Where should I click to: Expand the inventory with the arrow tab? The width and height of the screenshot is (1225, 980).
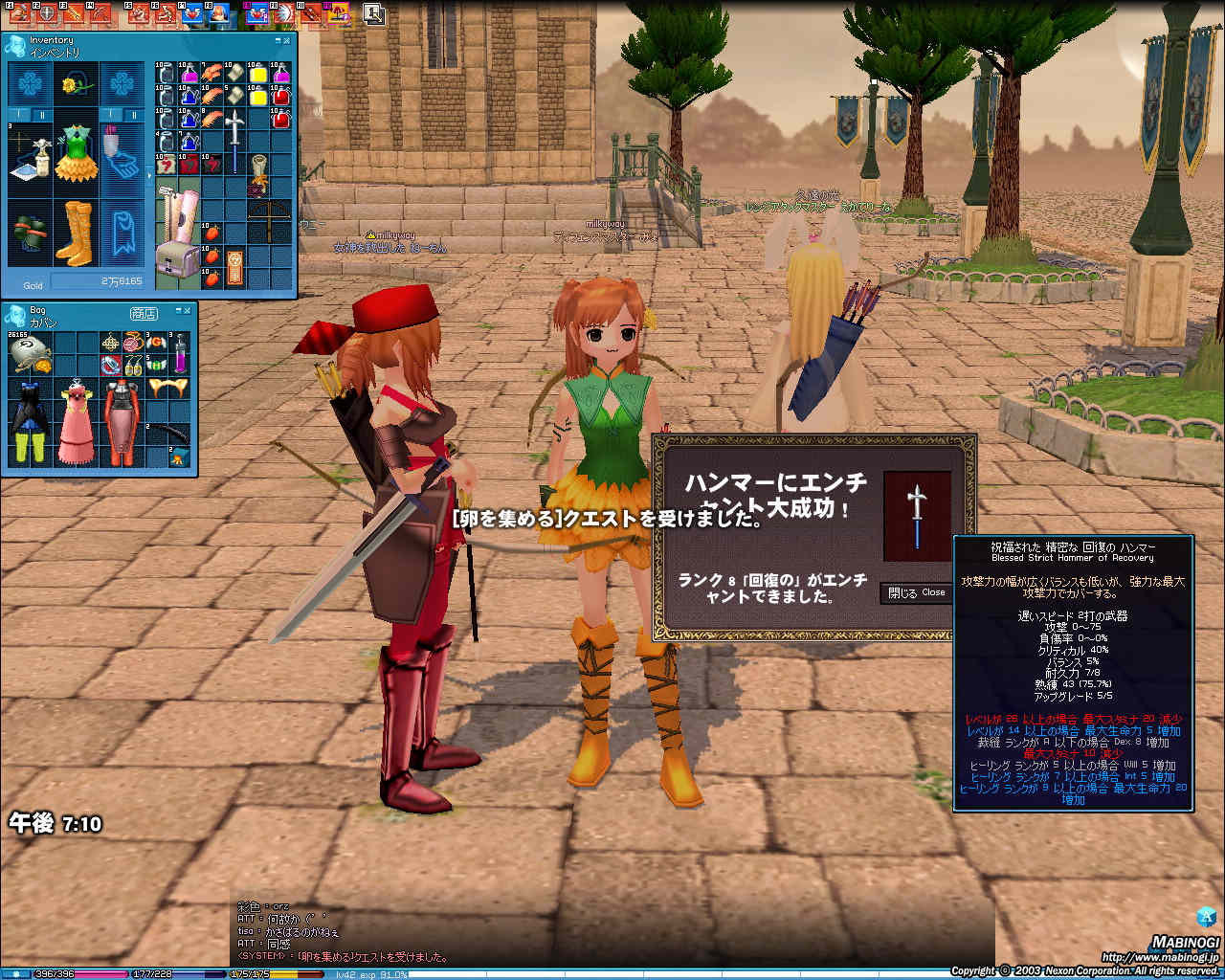pos(149,177)
